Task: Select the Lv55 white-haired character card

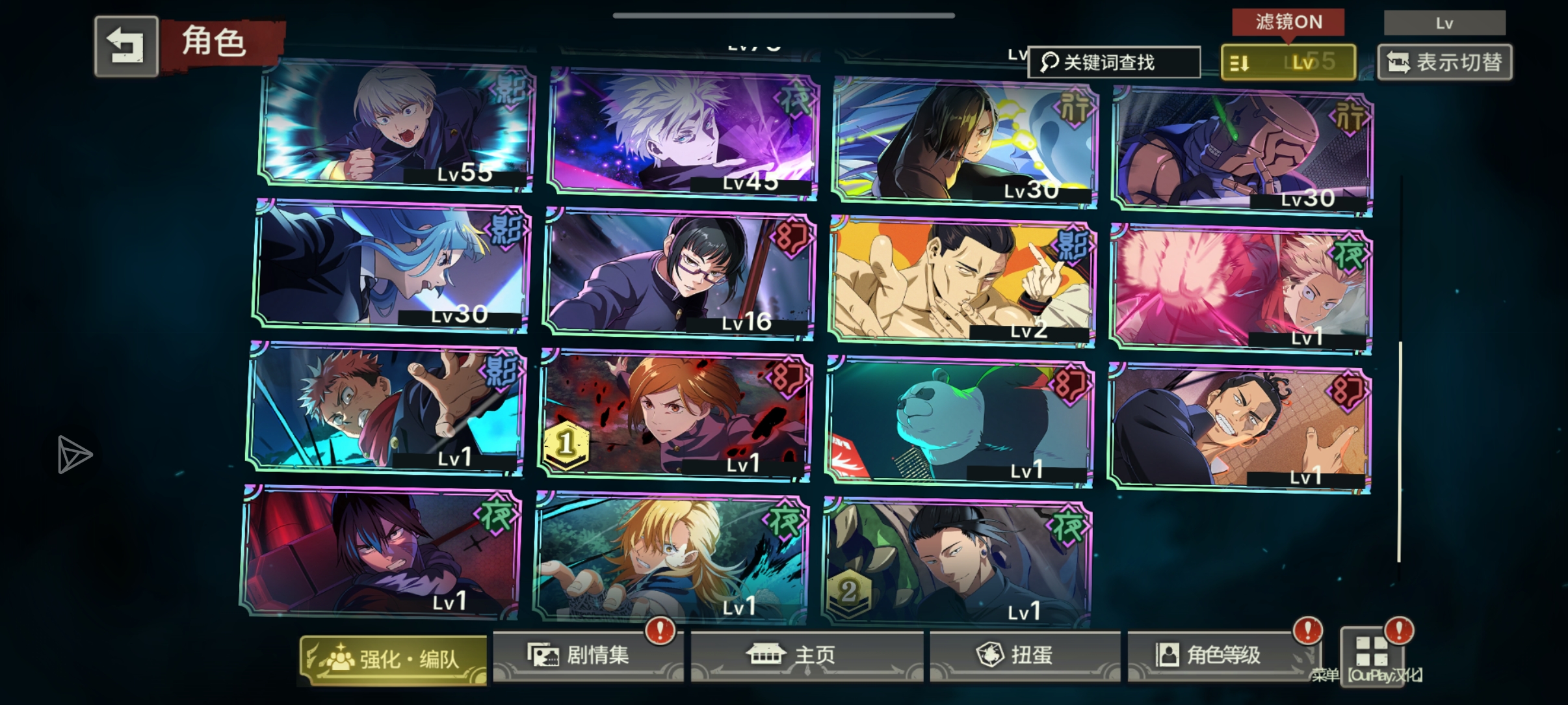Action: pos(397,125)
